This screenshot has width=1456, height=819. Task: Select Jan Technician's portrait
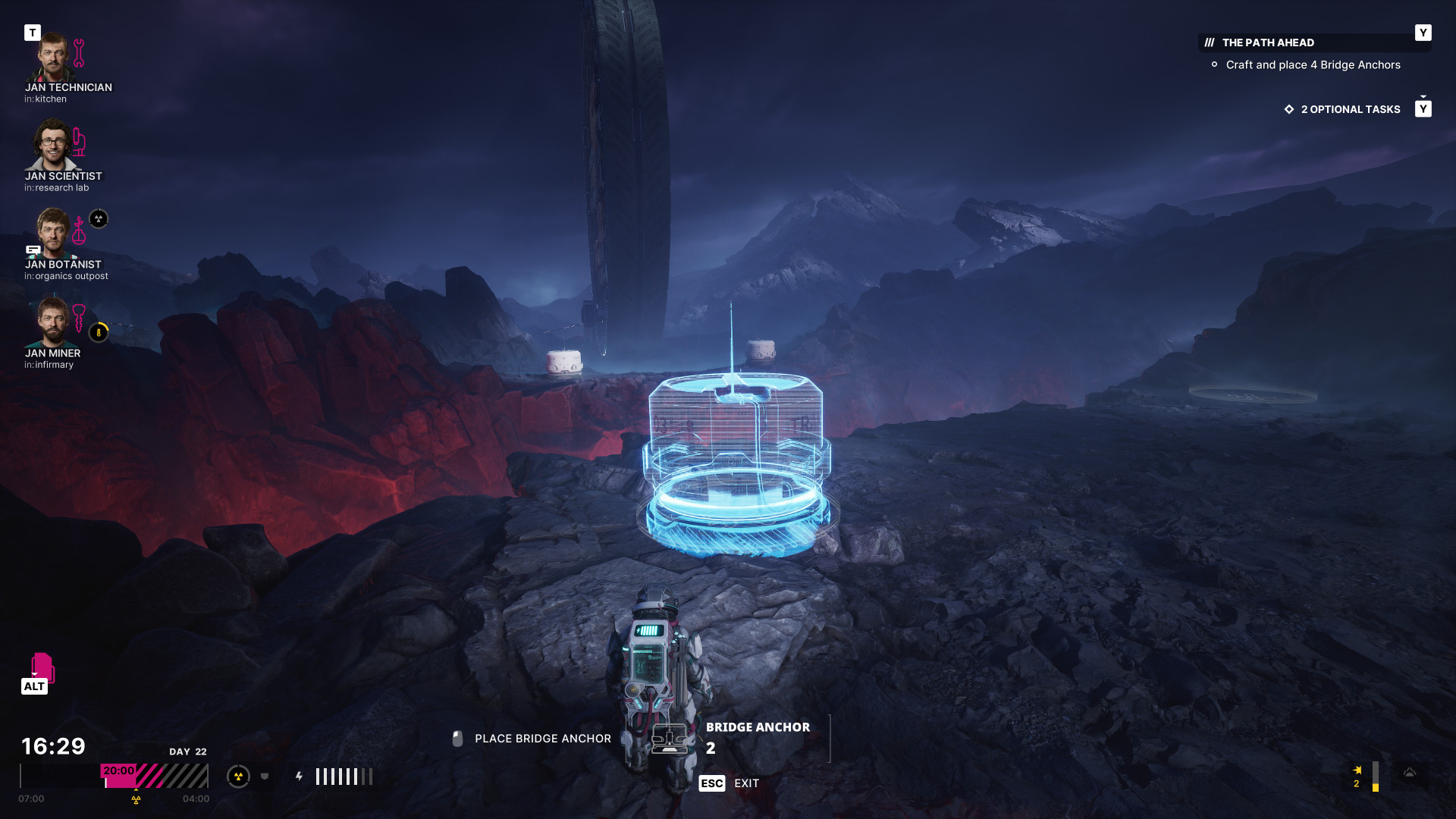tap(52, 58)
